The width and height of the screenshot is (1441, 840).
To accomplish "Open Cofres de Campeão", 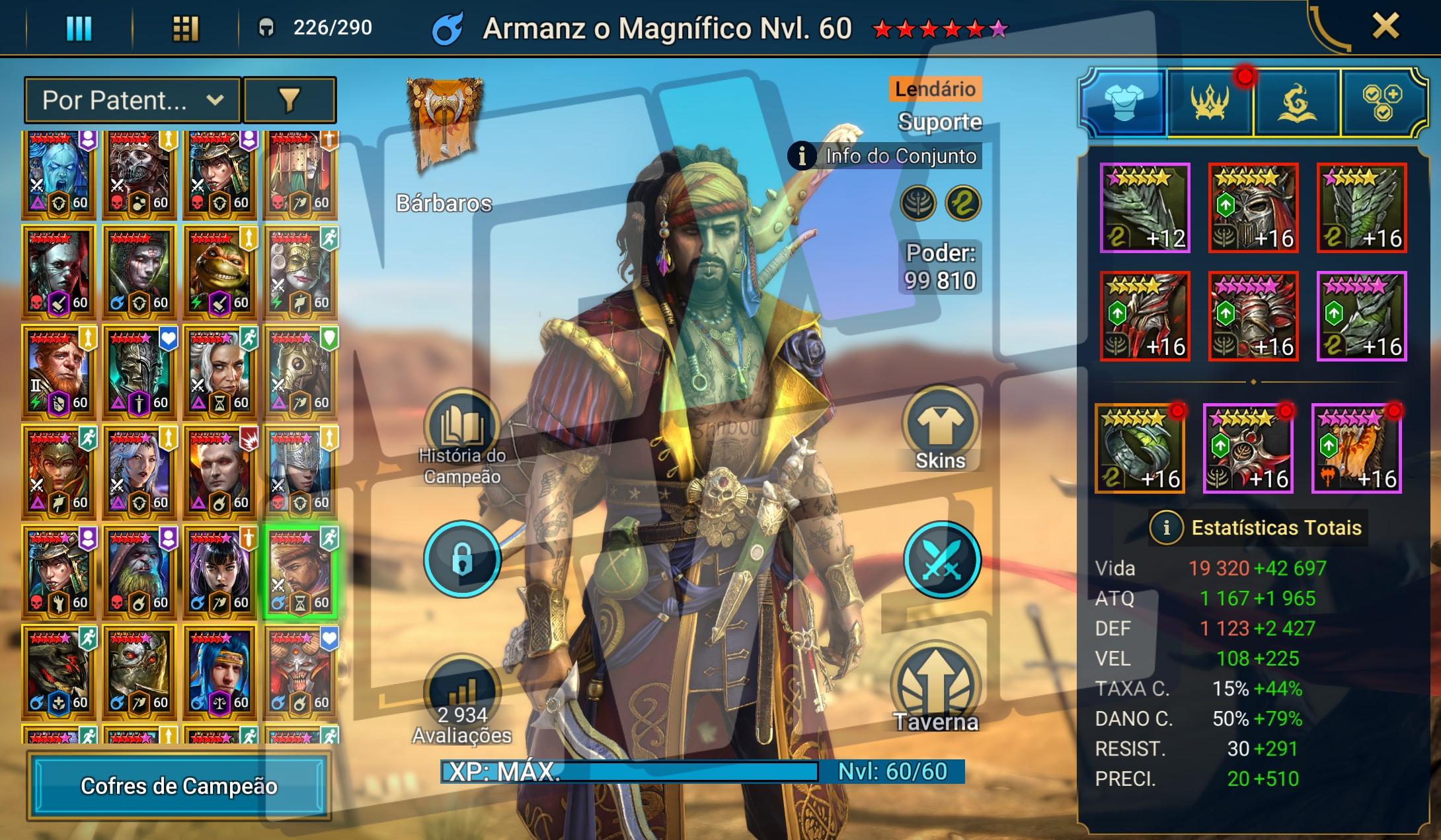I will [x=178, y=786].
